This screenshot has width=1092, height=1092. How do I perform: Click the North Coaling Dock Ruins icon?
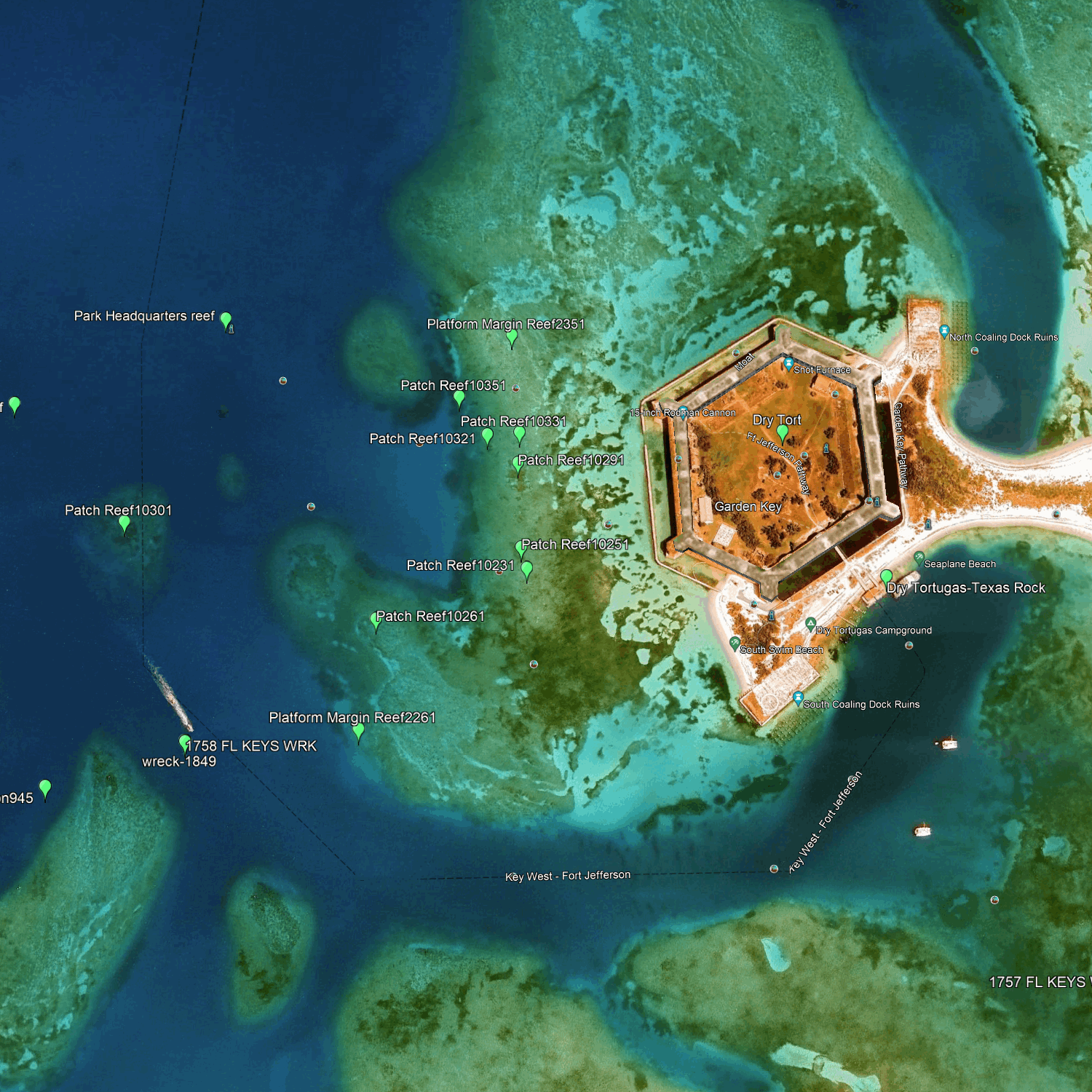[x=944, y=331]
